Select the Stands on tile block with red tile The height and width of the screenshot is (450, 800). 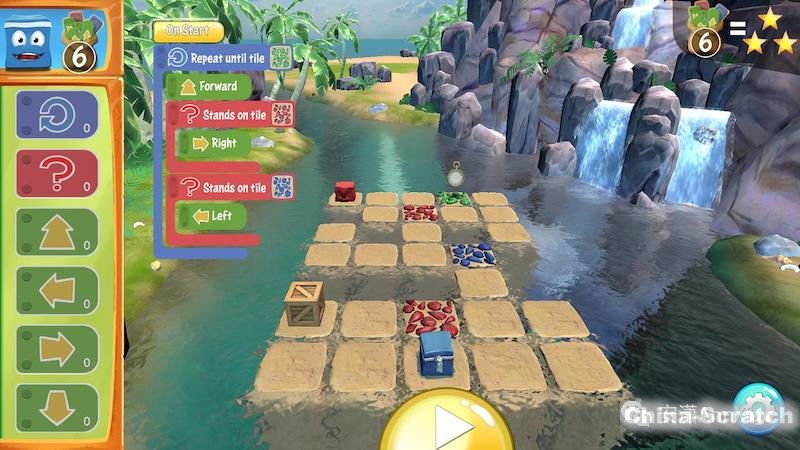pyautogui.click(x=232, y=115)
